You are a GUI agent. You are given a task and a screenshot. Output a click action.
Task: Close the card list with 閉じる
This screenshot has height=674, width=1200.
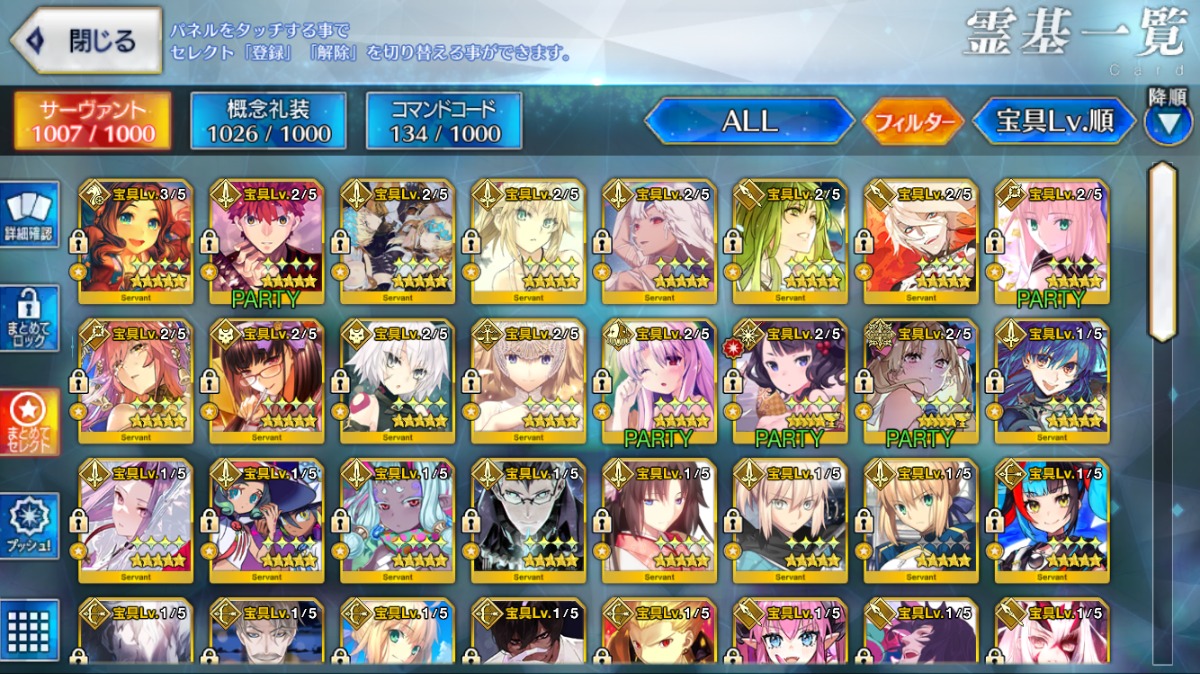point(86,41)
